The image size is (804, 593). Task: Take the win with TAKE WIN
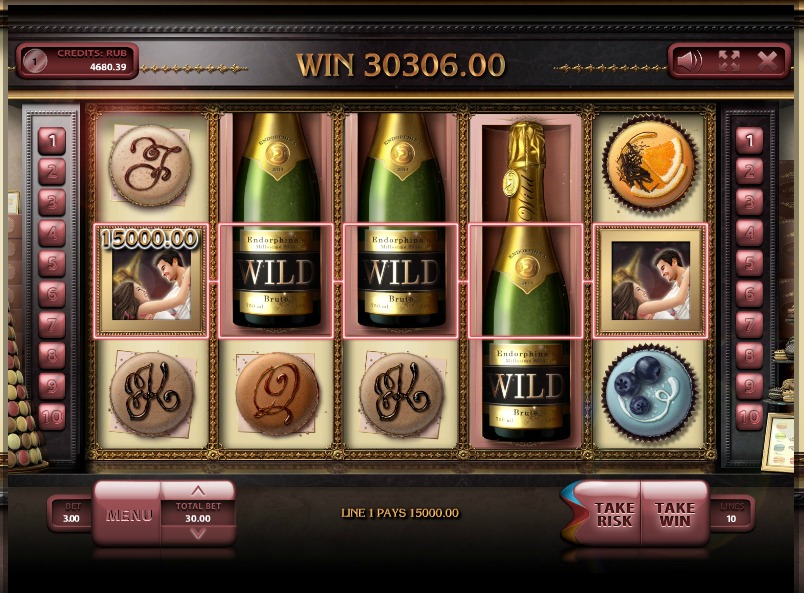(674, 514)
